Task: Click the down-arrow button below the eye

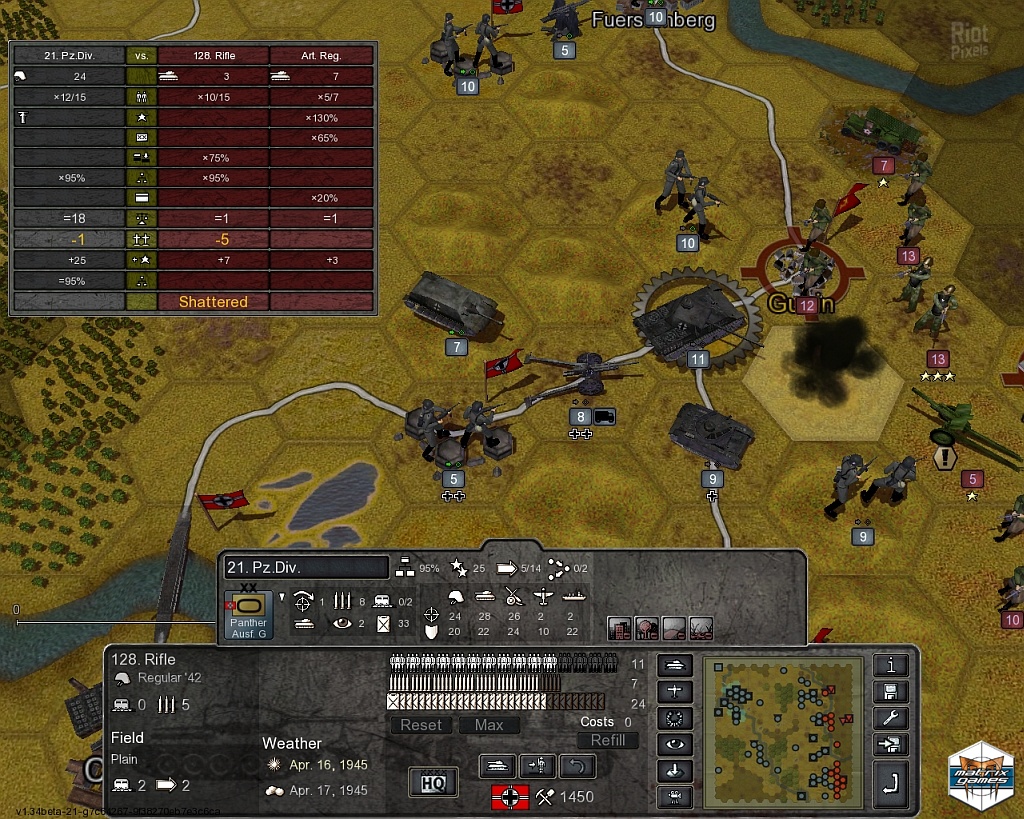Action: click(x=675, y=771)
